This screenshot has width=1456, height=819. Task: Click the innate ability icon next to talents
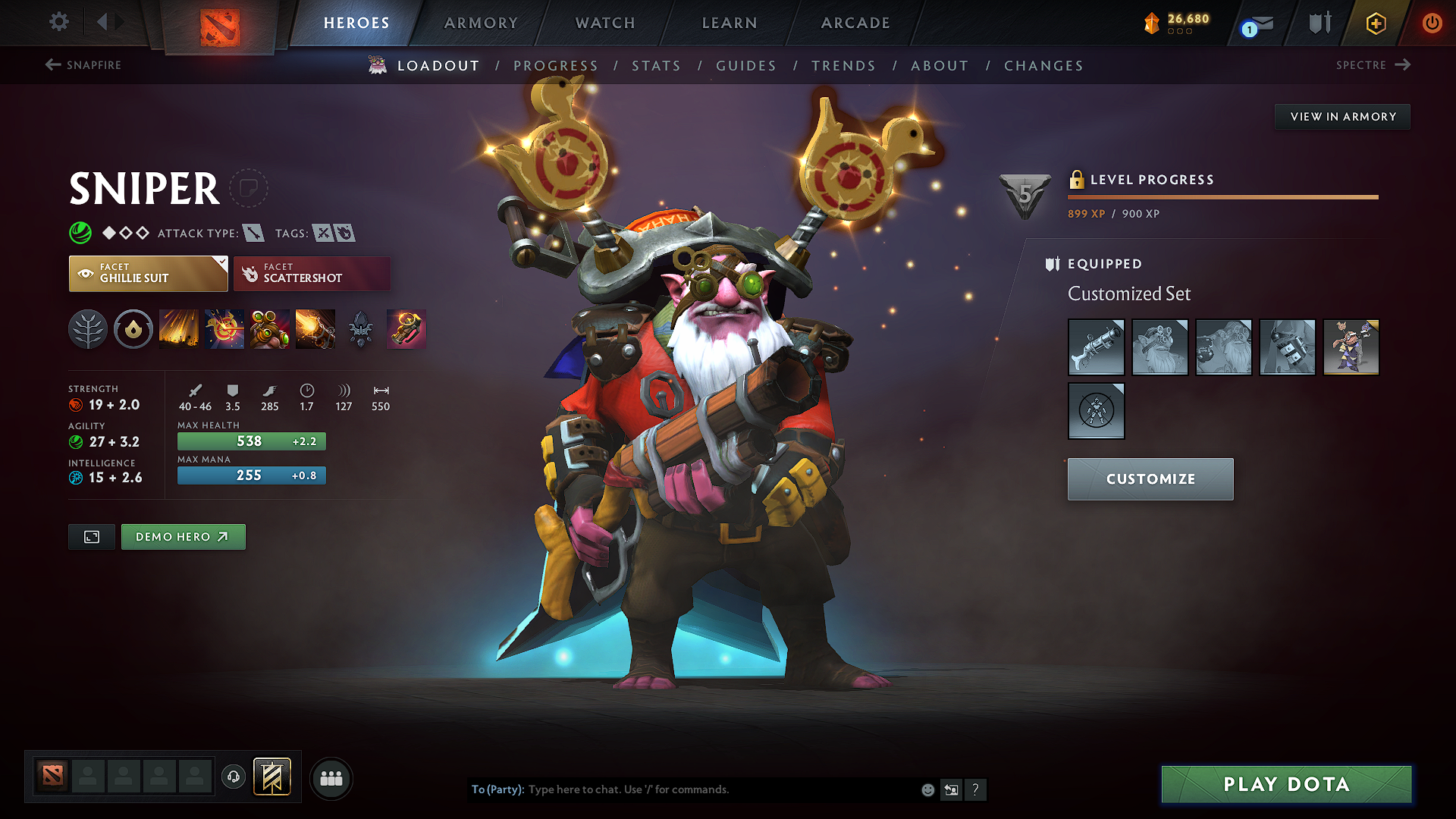tap(133, 329)
